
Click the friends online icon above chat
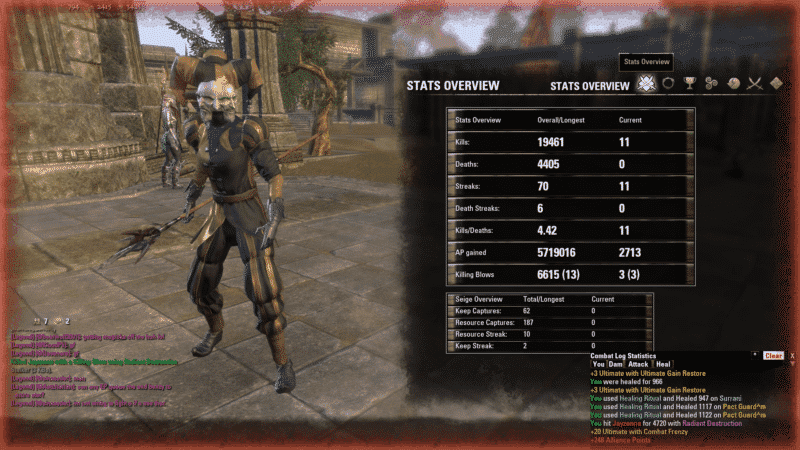tap(38, 320)
